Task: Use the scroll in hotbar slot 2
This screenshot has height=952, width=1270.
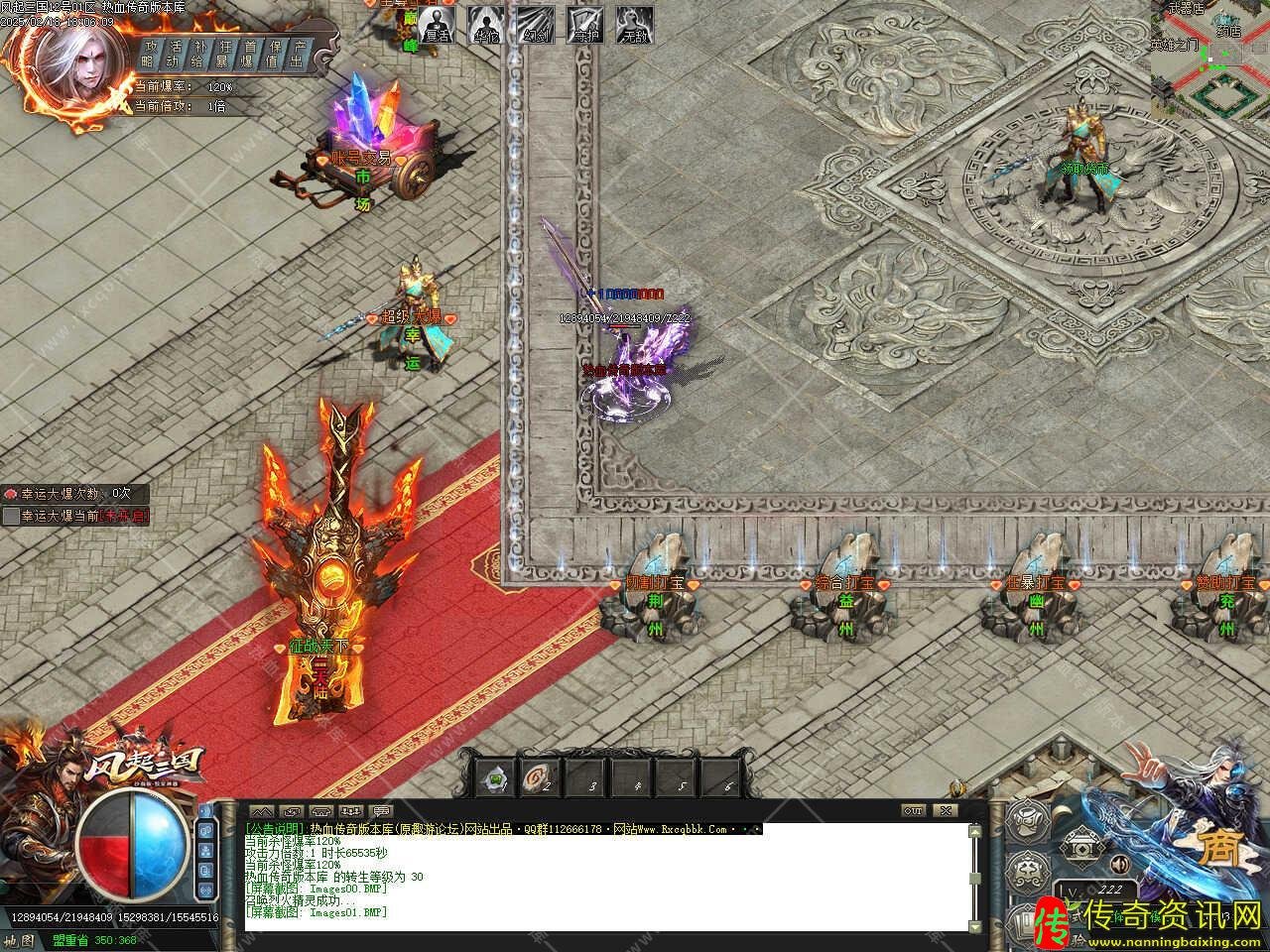Action: click(x=537, y=778)
